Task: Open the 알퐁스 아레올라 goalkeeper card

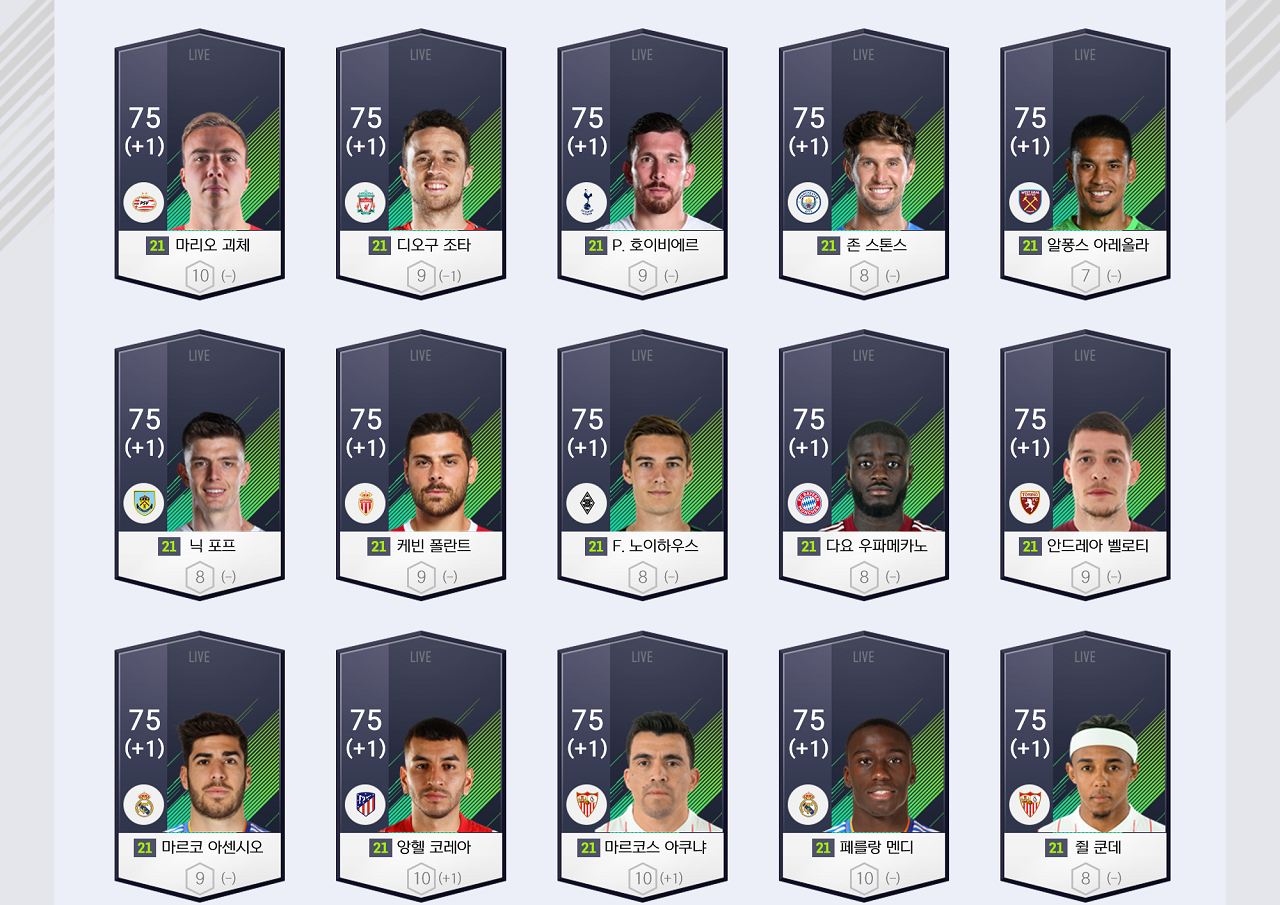Action: tap(1086, 165)
